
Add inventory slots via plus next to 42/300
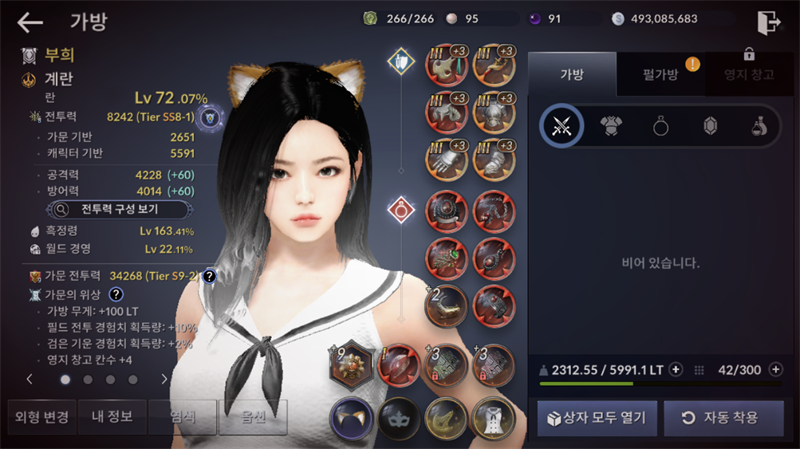776,370
